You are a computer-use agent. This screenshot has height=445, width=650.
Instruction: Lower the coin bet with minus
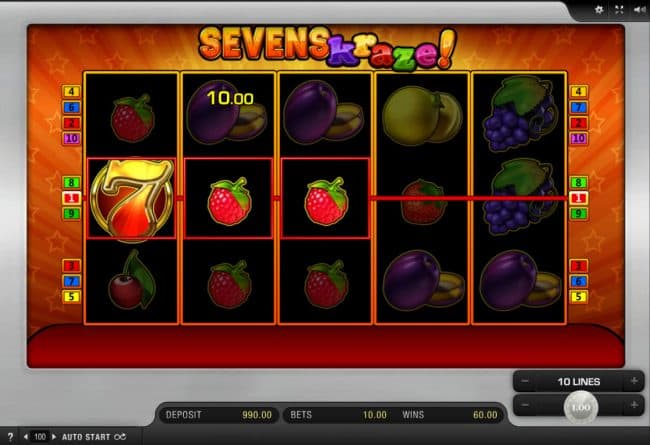pos(522,406)
